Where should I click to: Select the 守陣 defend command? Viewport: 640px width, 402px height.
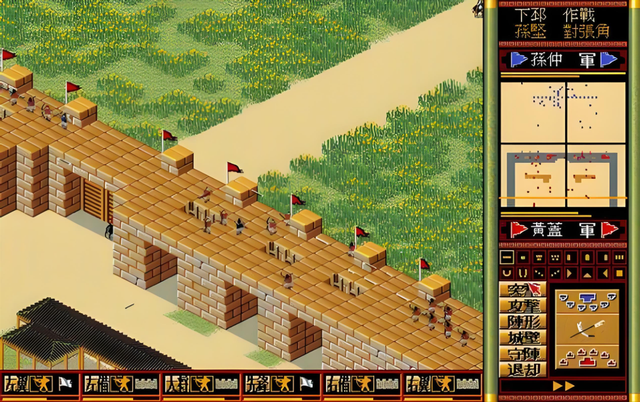coord(523,352)
